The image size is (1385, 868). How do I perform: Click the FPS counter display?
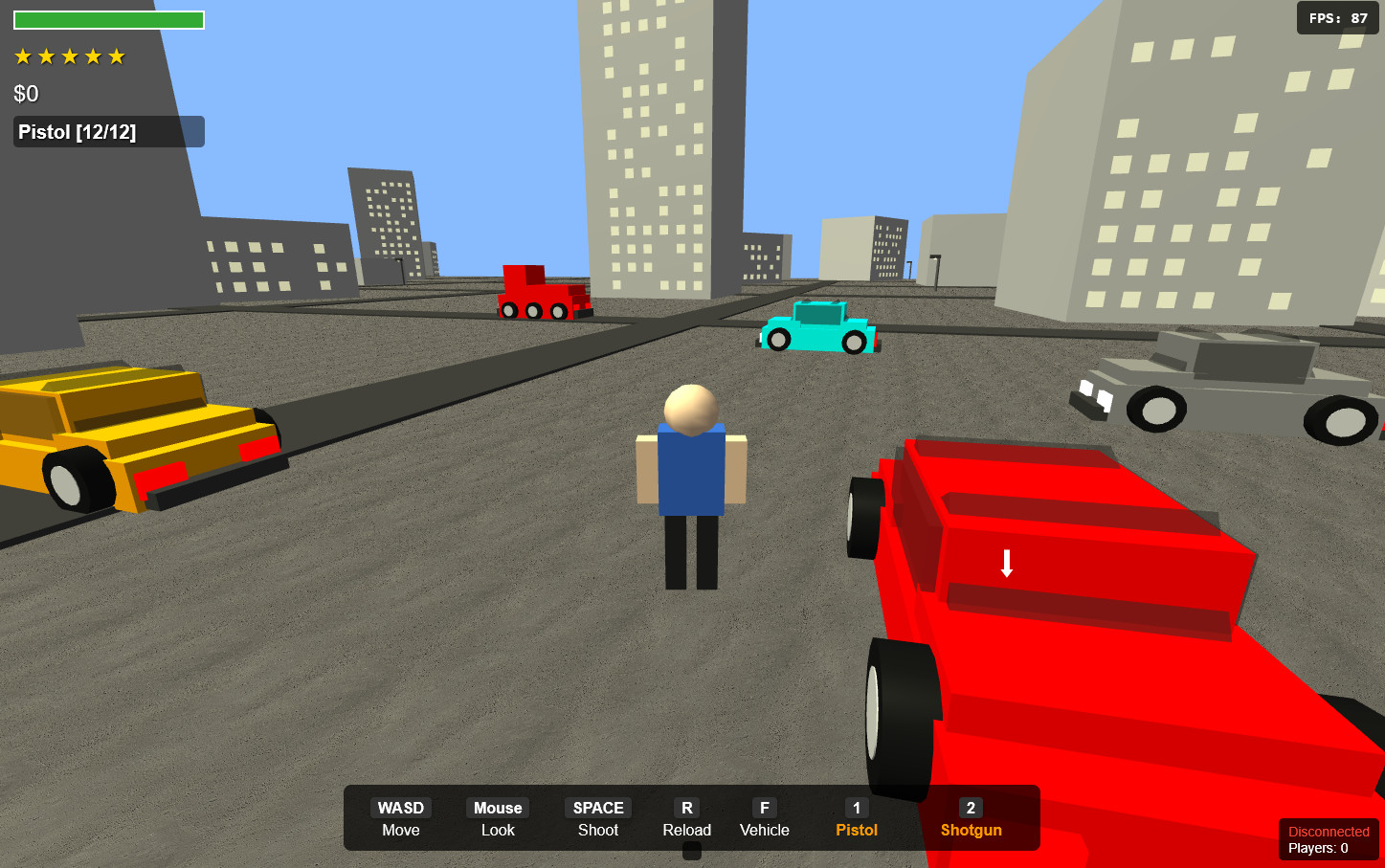(x=1336, y=17)
